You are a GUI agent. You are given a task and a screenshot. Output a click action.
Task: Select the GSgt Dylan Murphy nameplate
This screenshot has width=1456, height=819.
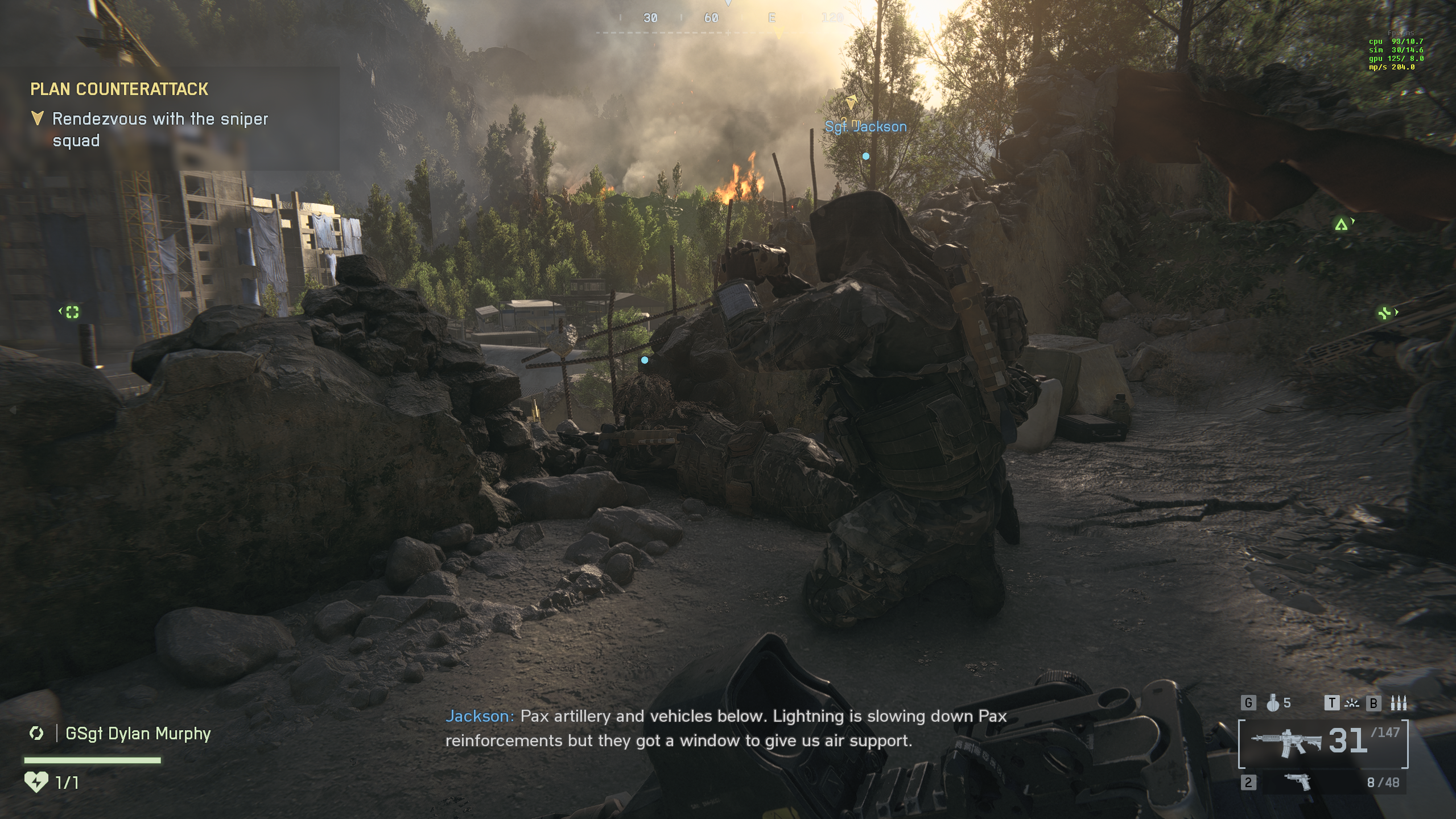point(138,734)
